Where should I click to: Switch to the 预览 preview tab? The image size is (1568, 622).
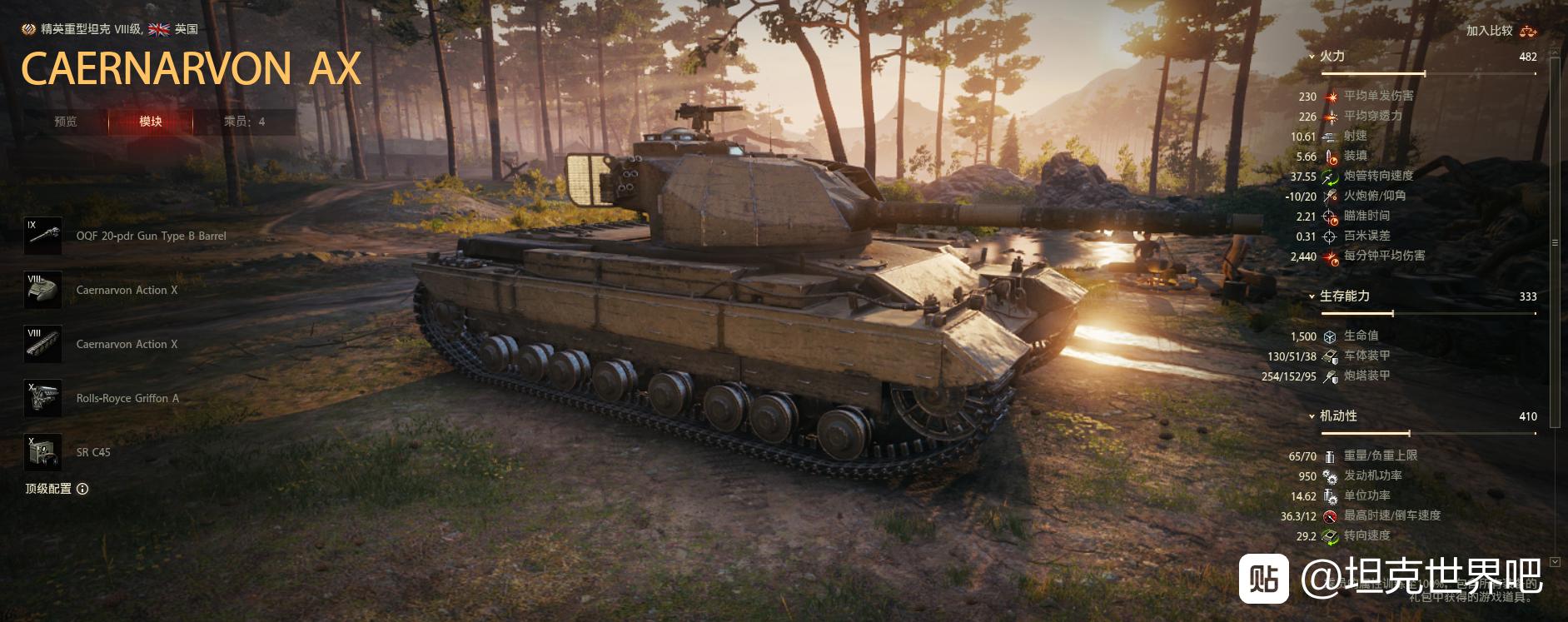[x=66, y=122]
